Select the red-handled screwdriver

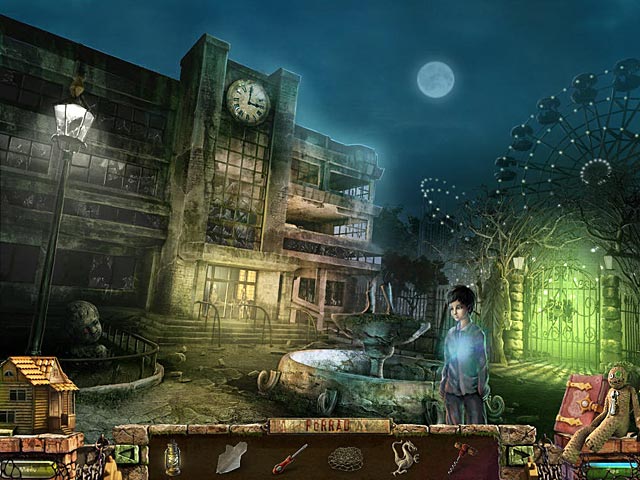[x=291, y=458]
